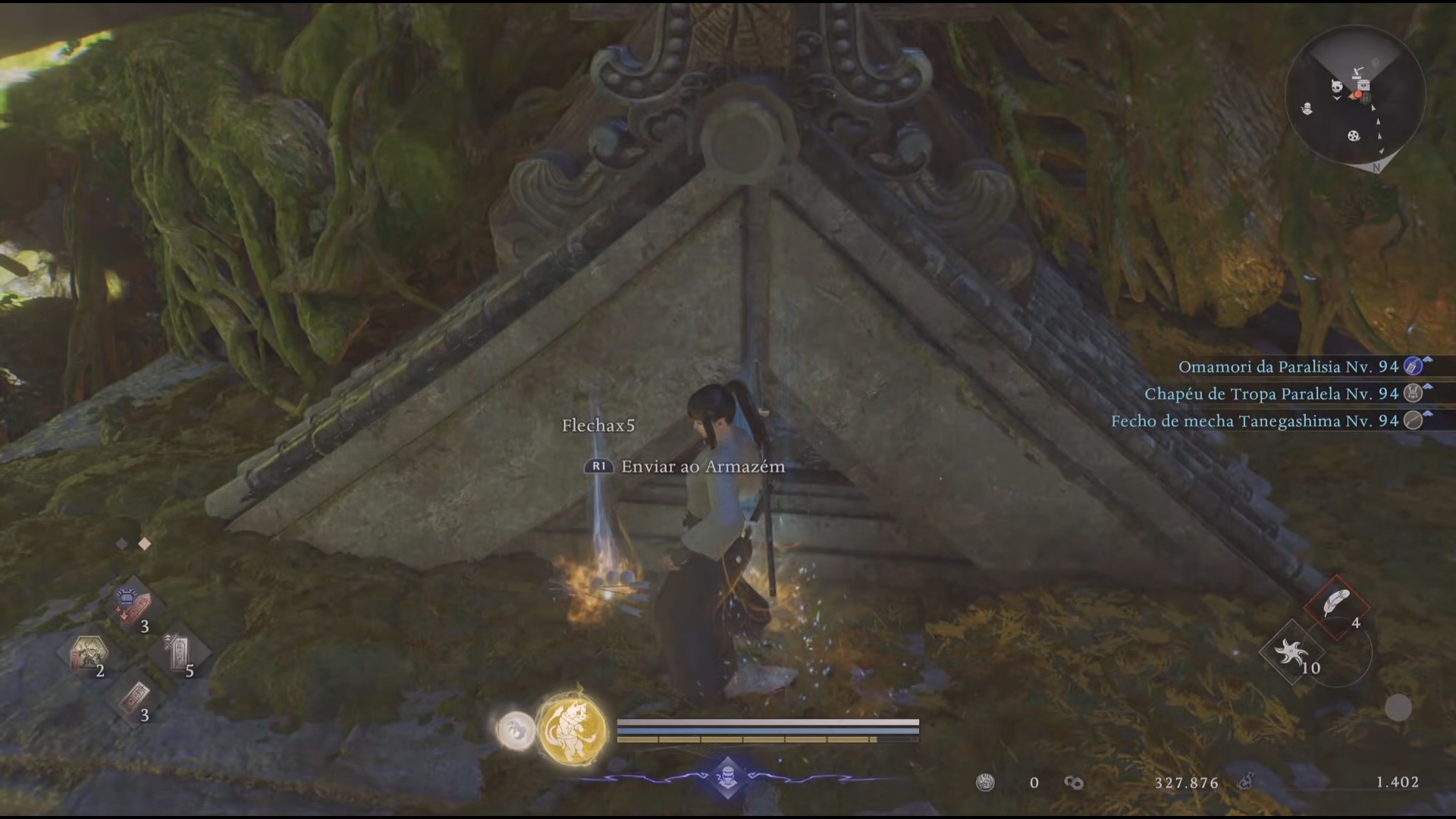Activate the sword talisman with count 5
The width and height of the screenshot is (1456, 819).
[x=177, y=653]
